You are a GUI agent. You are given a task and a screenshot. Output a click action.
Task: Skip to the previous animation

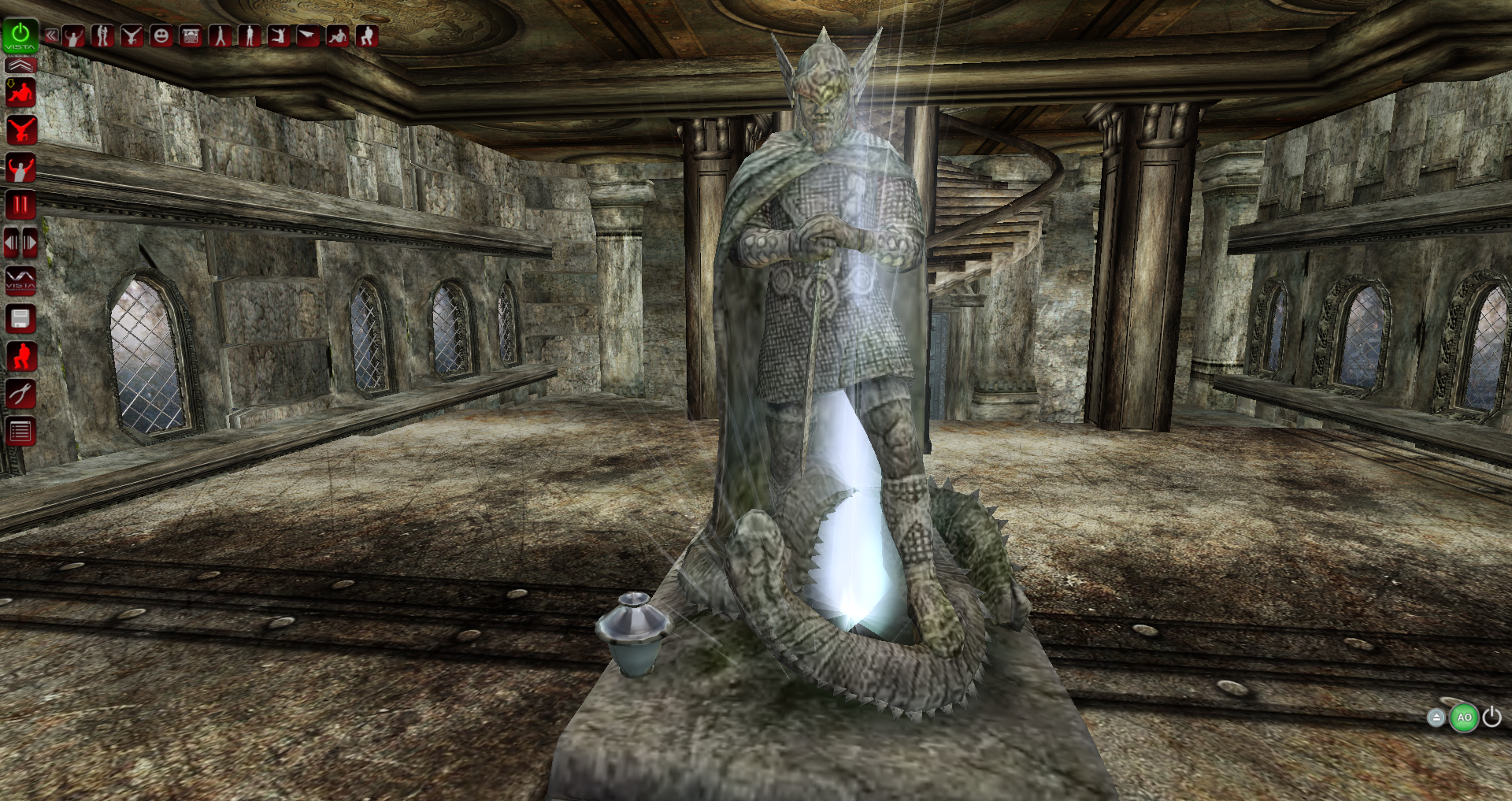11,243
